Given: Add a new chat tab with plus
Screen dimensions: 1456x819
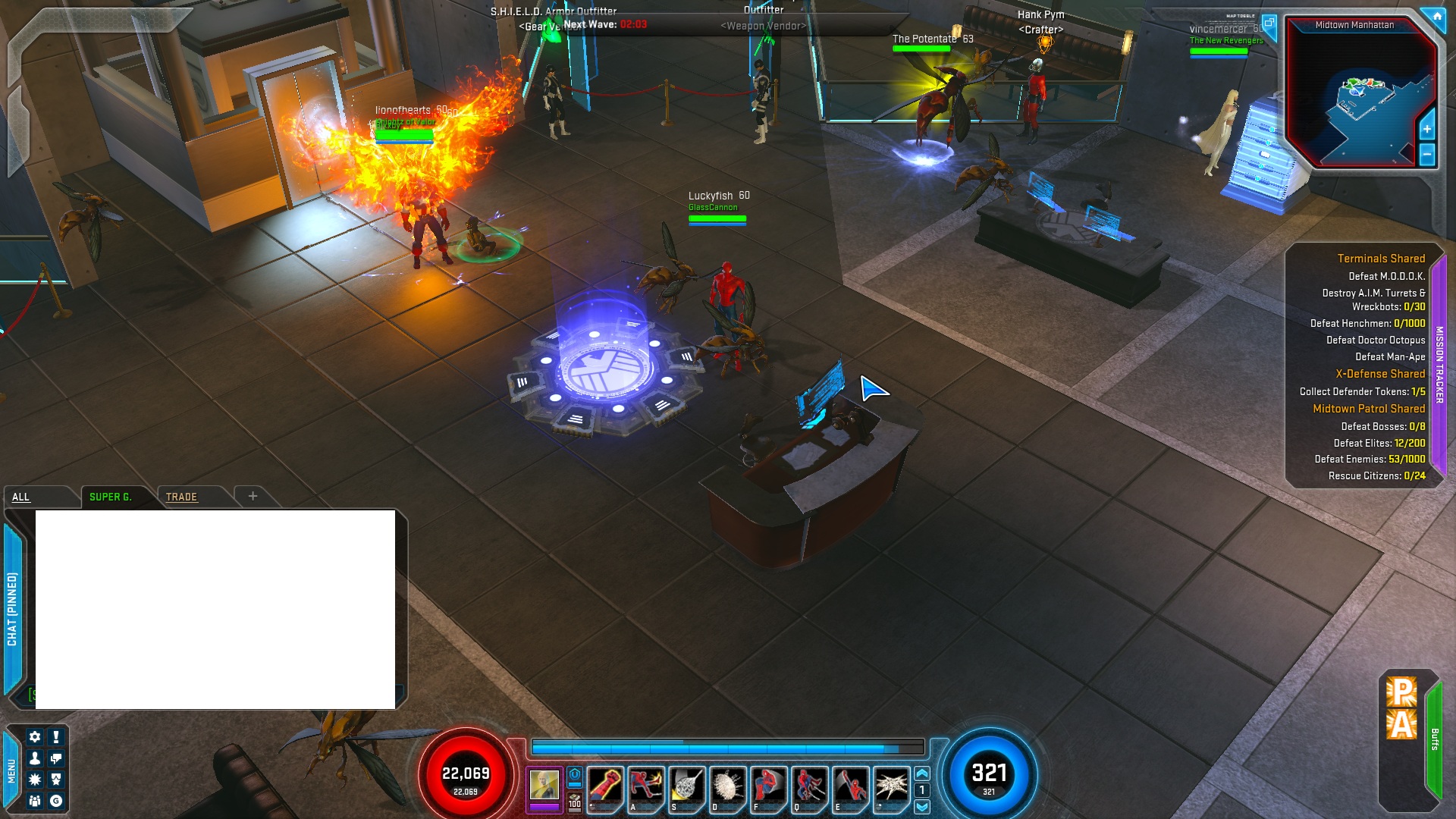Looking at the screenshot, I should click(x=253, y=496).
